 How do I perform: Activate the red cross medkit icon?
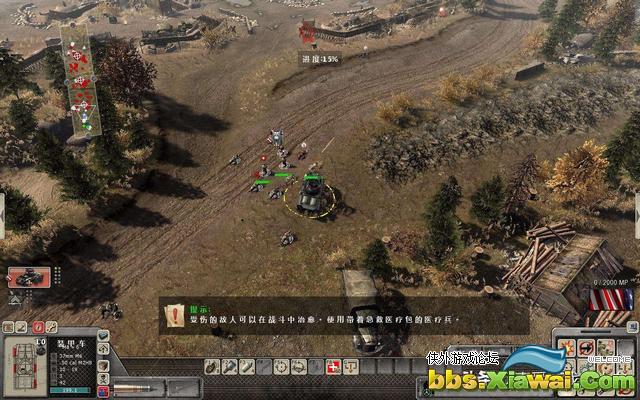pos(334,367)
